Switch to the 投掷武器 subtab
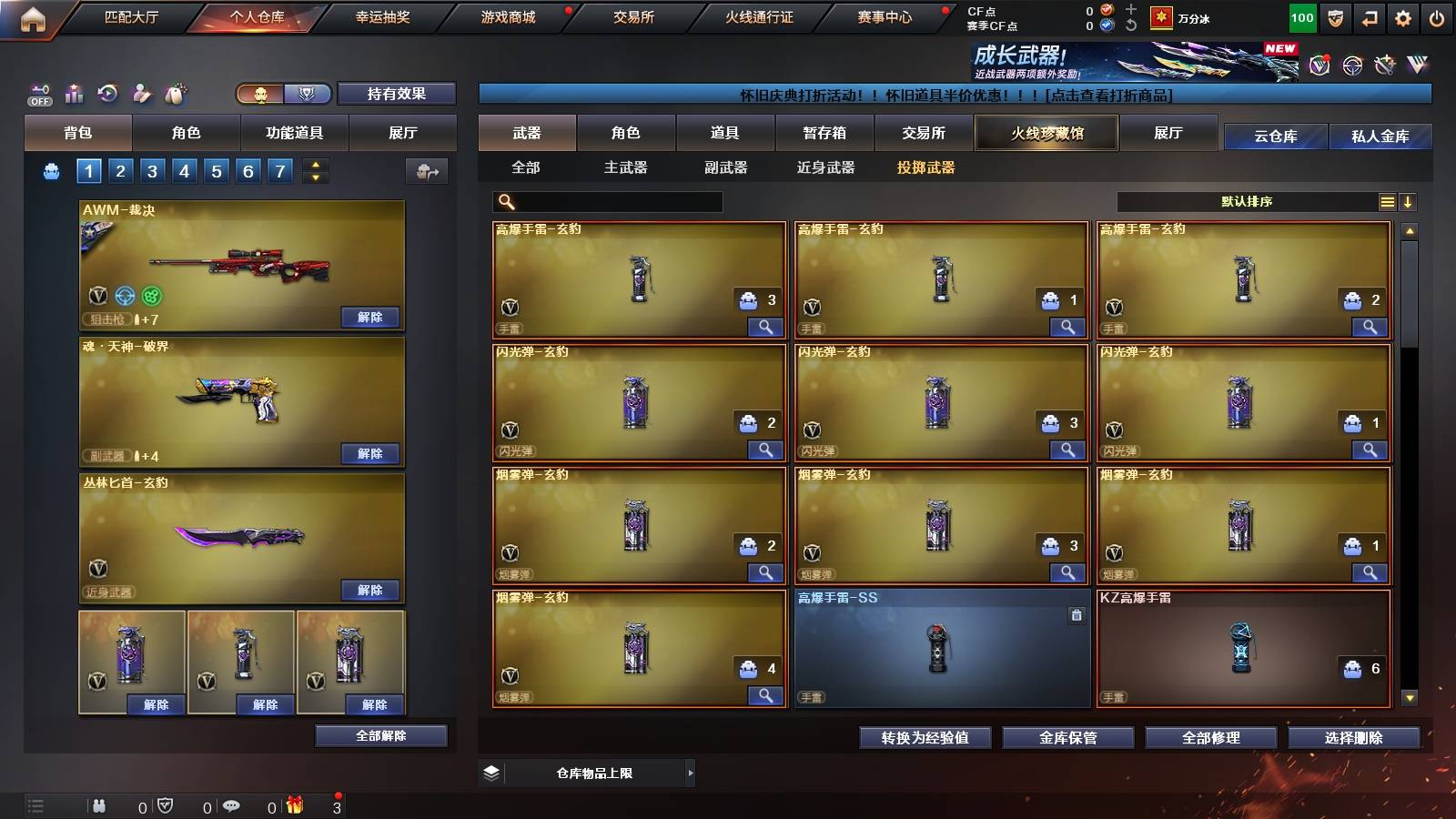 [928, 168]
